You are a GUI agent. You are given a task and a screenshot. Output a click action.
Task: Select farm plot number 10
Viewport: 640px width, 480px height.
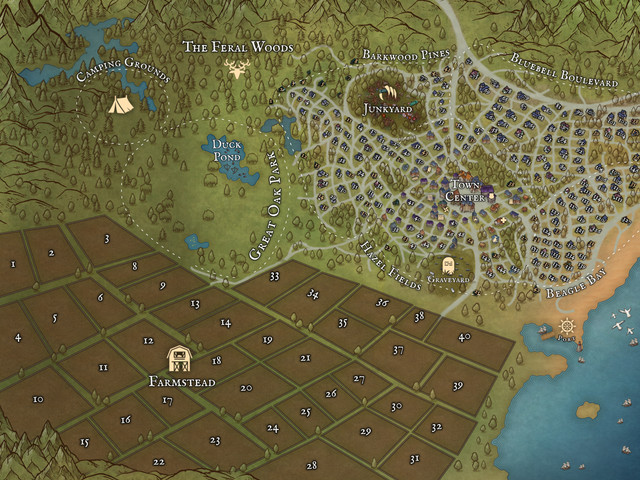(x=37, y=400)
